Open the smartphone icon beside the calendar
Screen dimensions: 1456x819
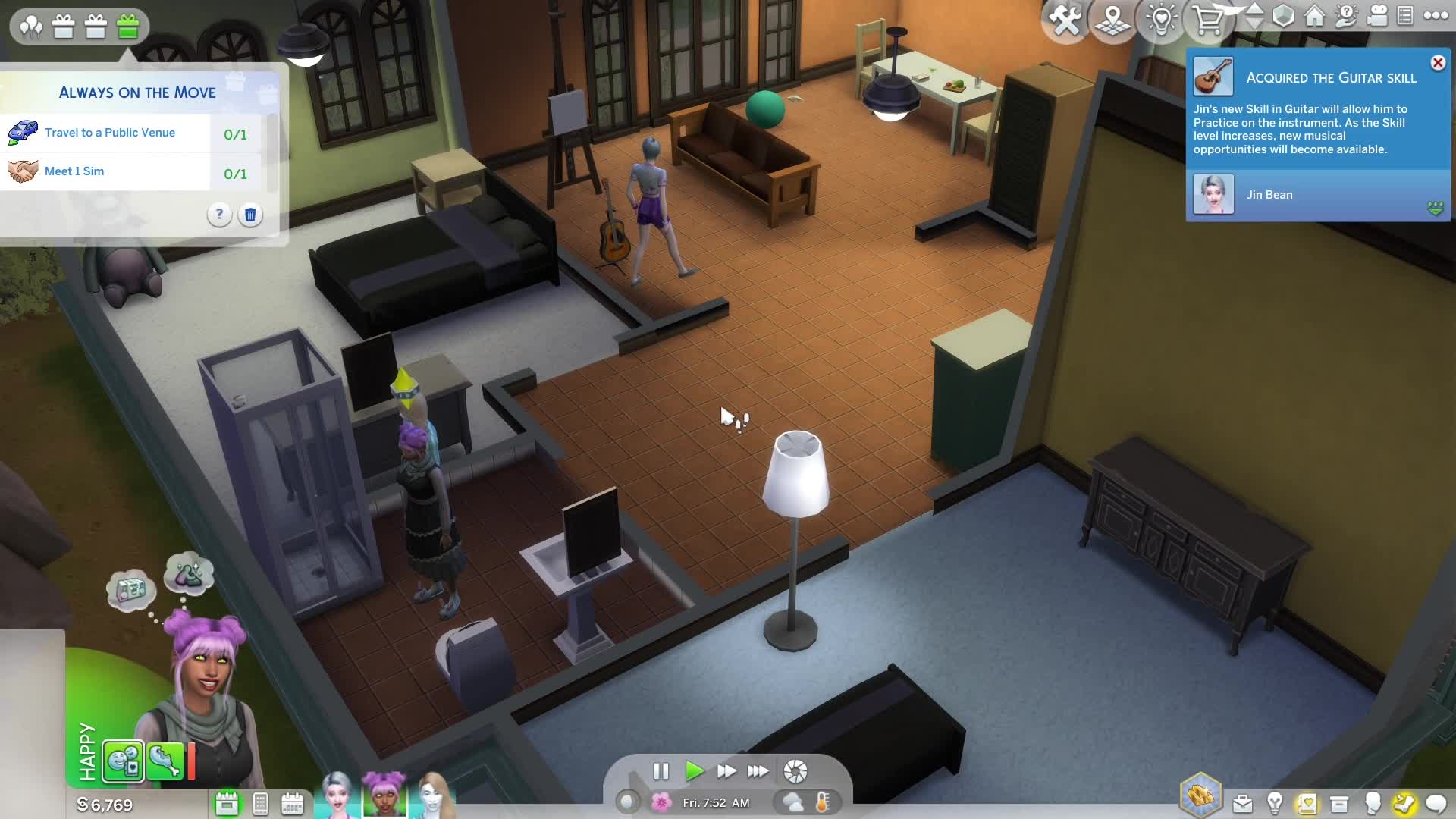260,804
